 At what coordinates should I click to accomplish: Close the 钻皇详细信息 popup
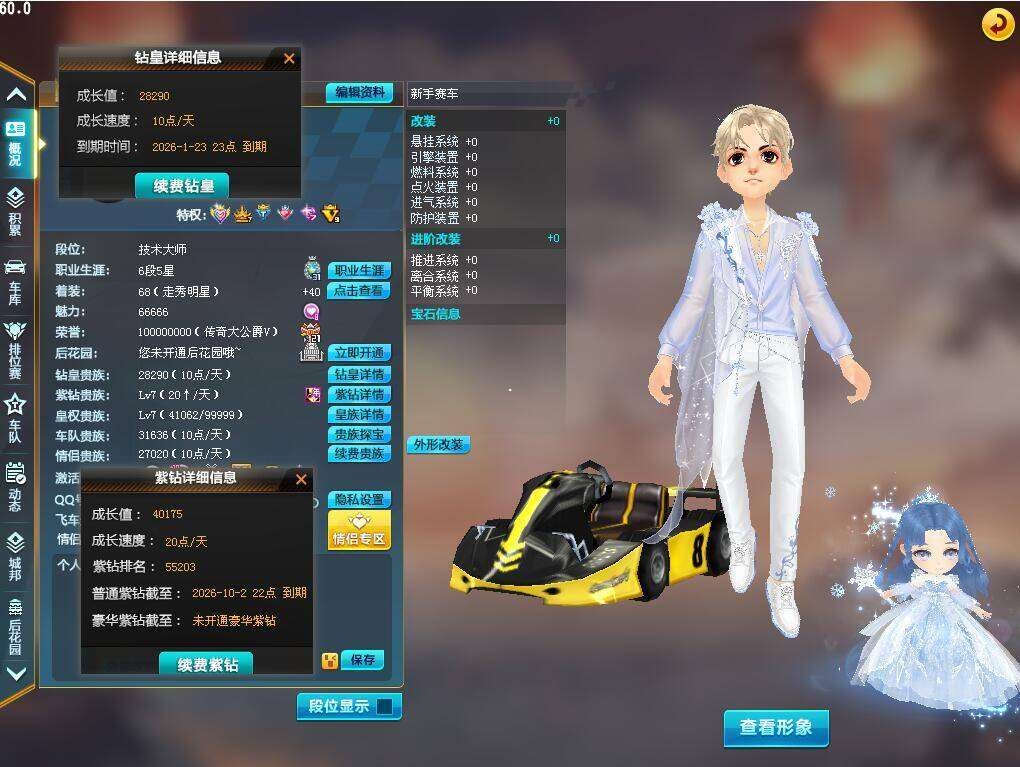289,58
